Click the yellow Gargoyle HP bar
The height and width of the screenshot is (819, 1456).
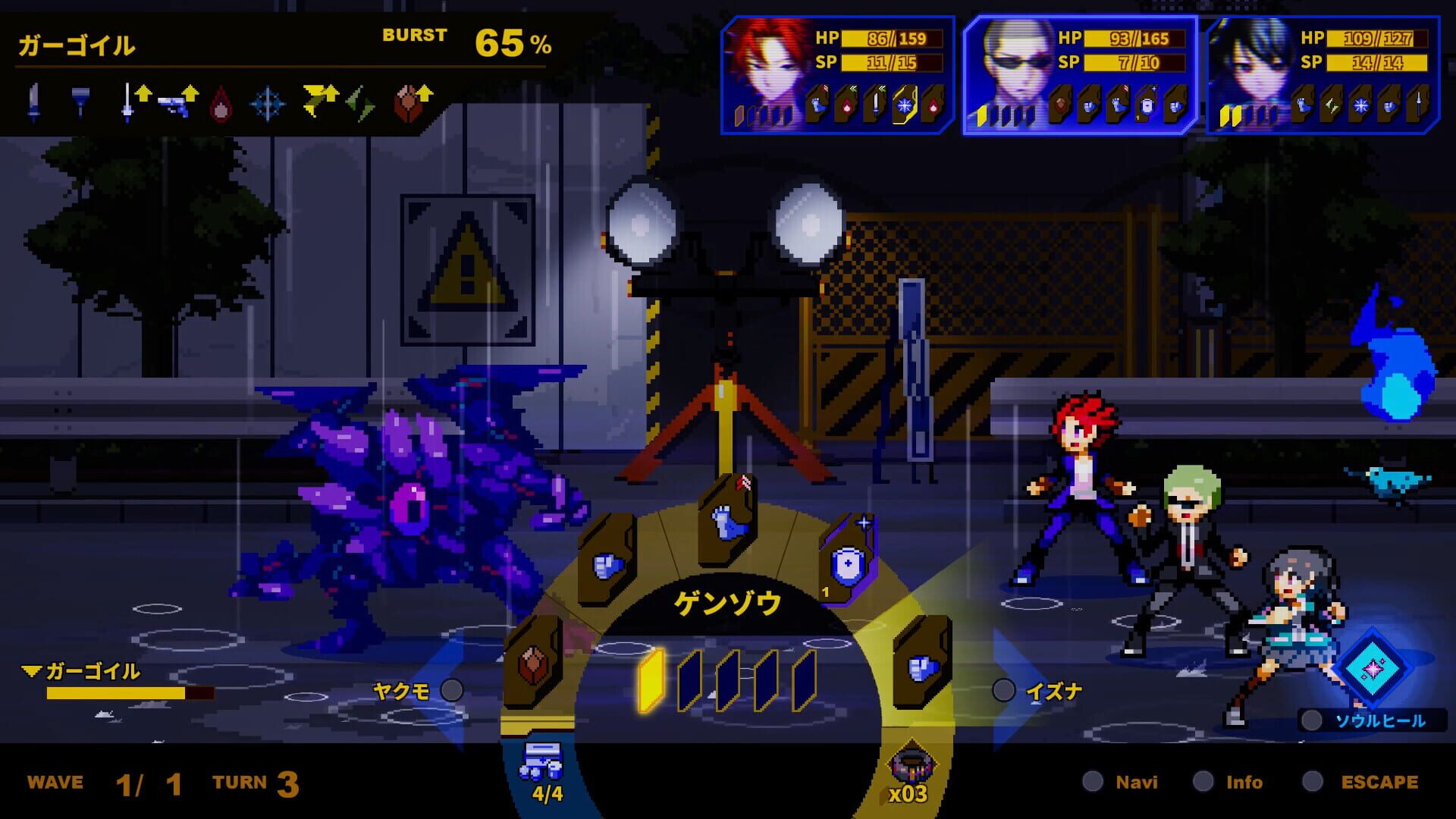click(114, 694)
